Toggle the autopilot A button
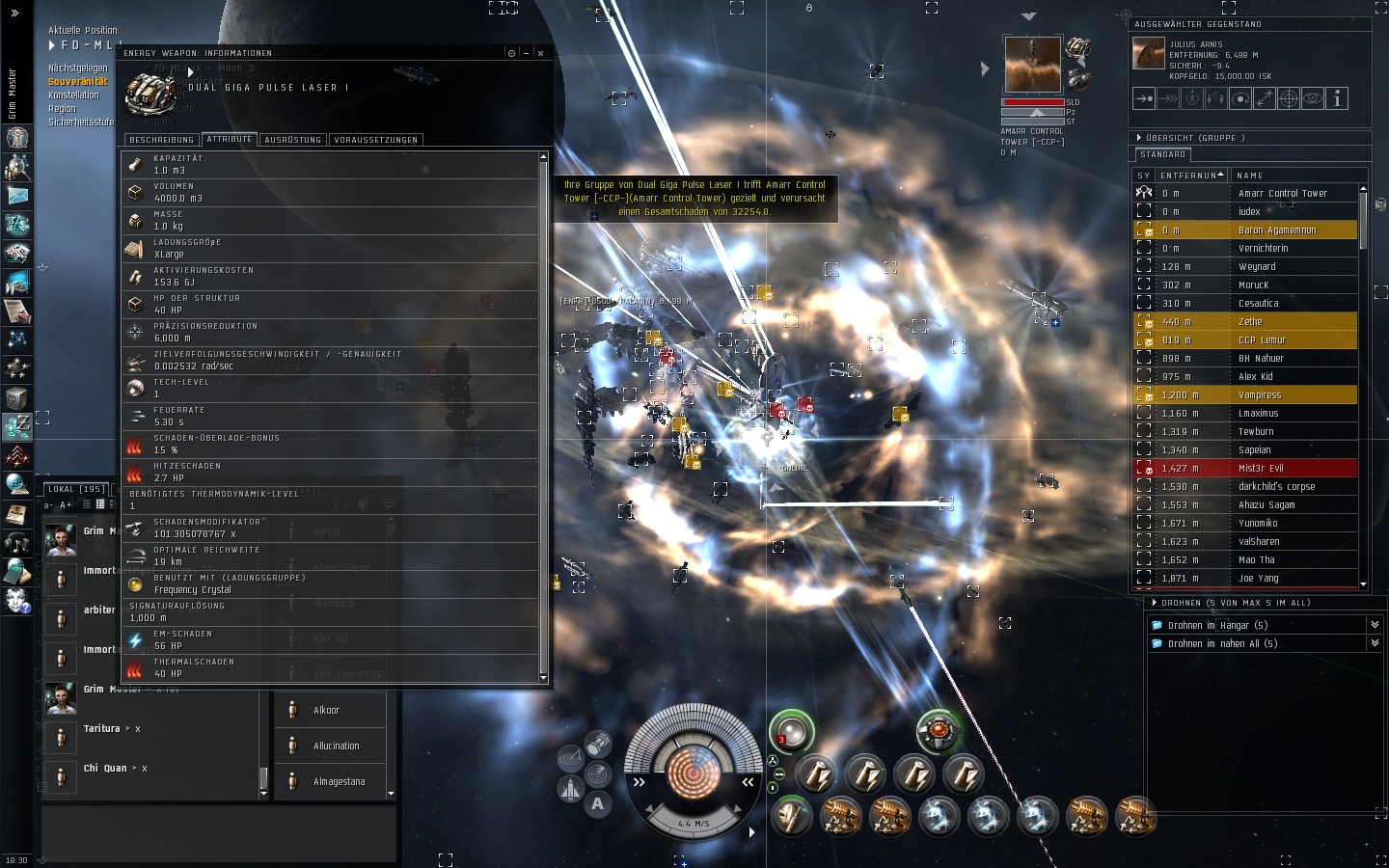1389x868 pixels. [598, 803]
